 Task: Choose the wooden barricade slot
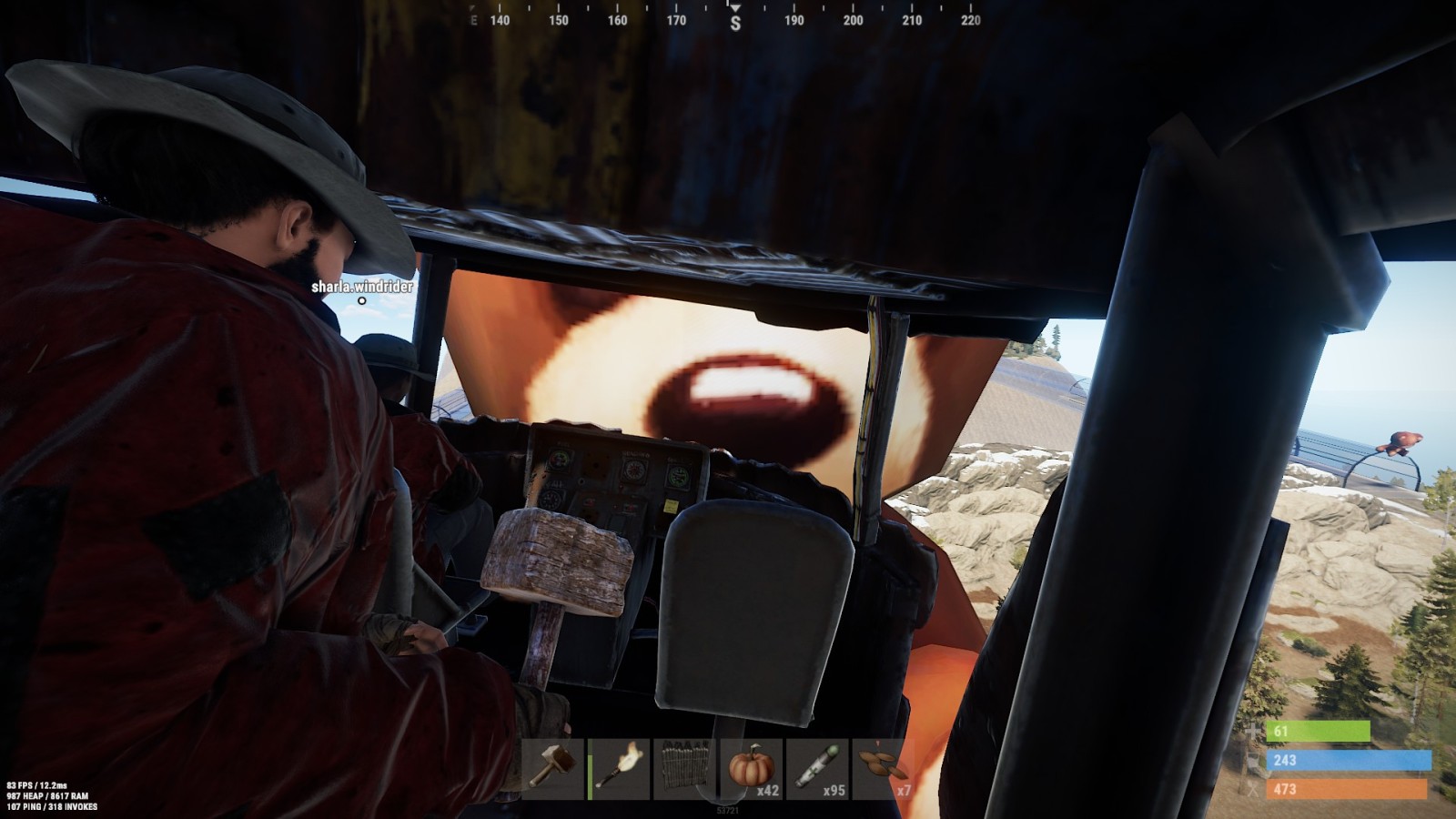pyautogui.click(x=685, y=769)
